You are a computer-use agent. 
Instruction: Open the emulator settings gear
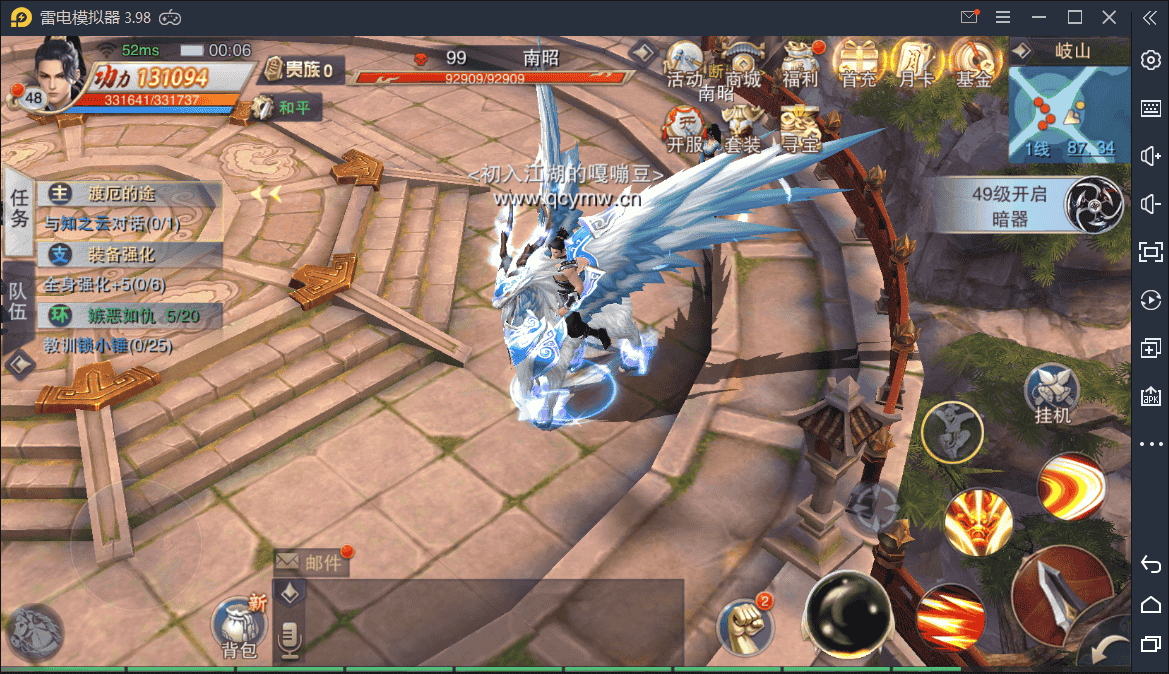point(1151,60)
